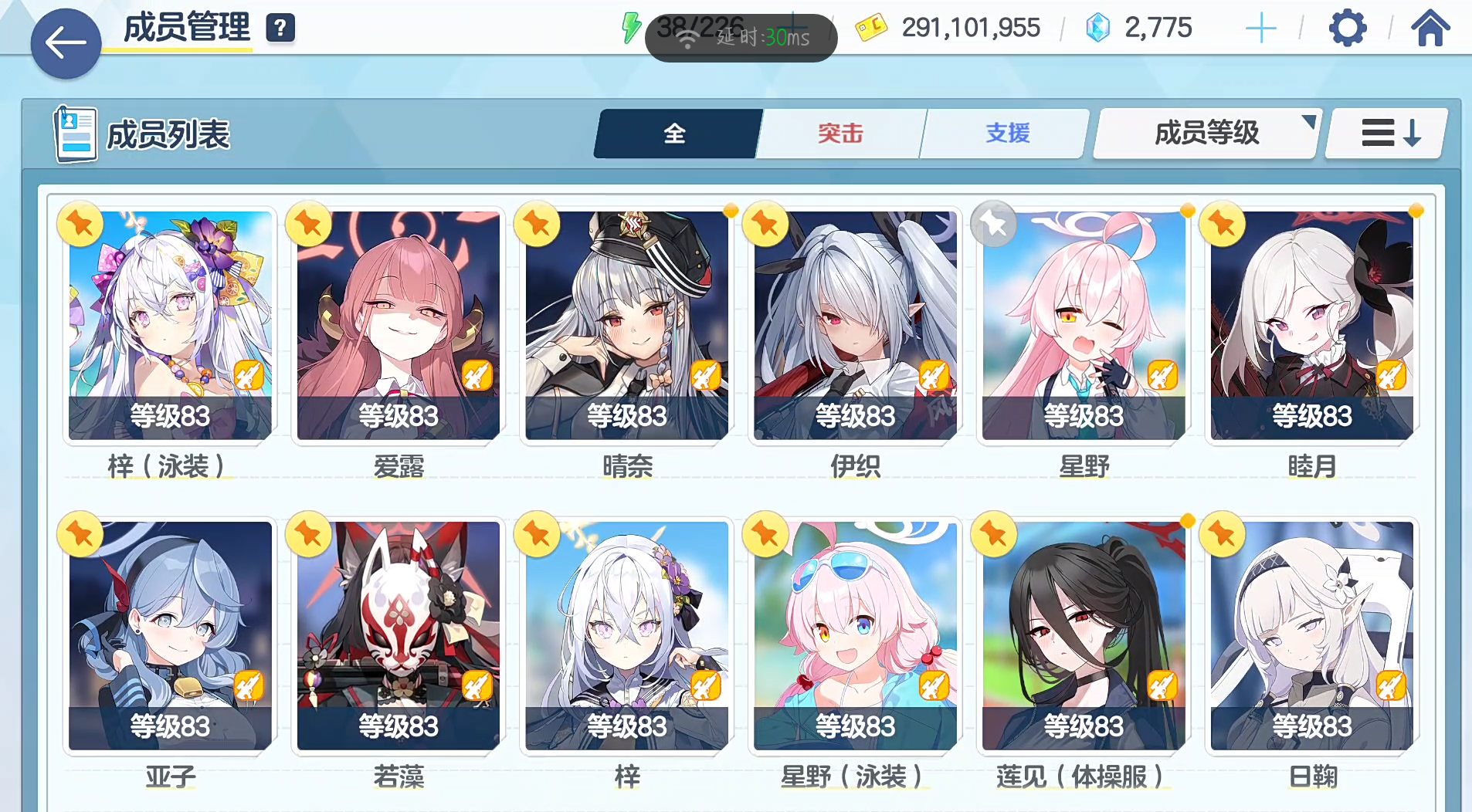Click the plus button next to pyroxene count
This screenshot has width=1472, height=812.
[1260, 27]
